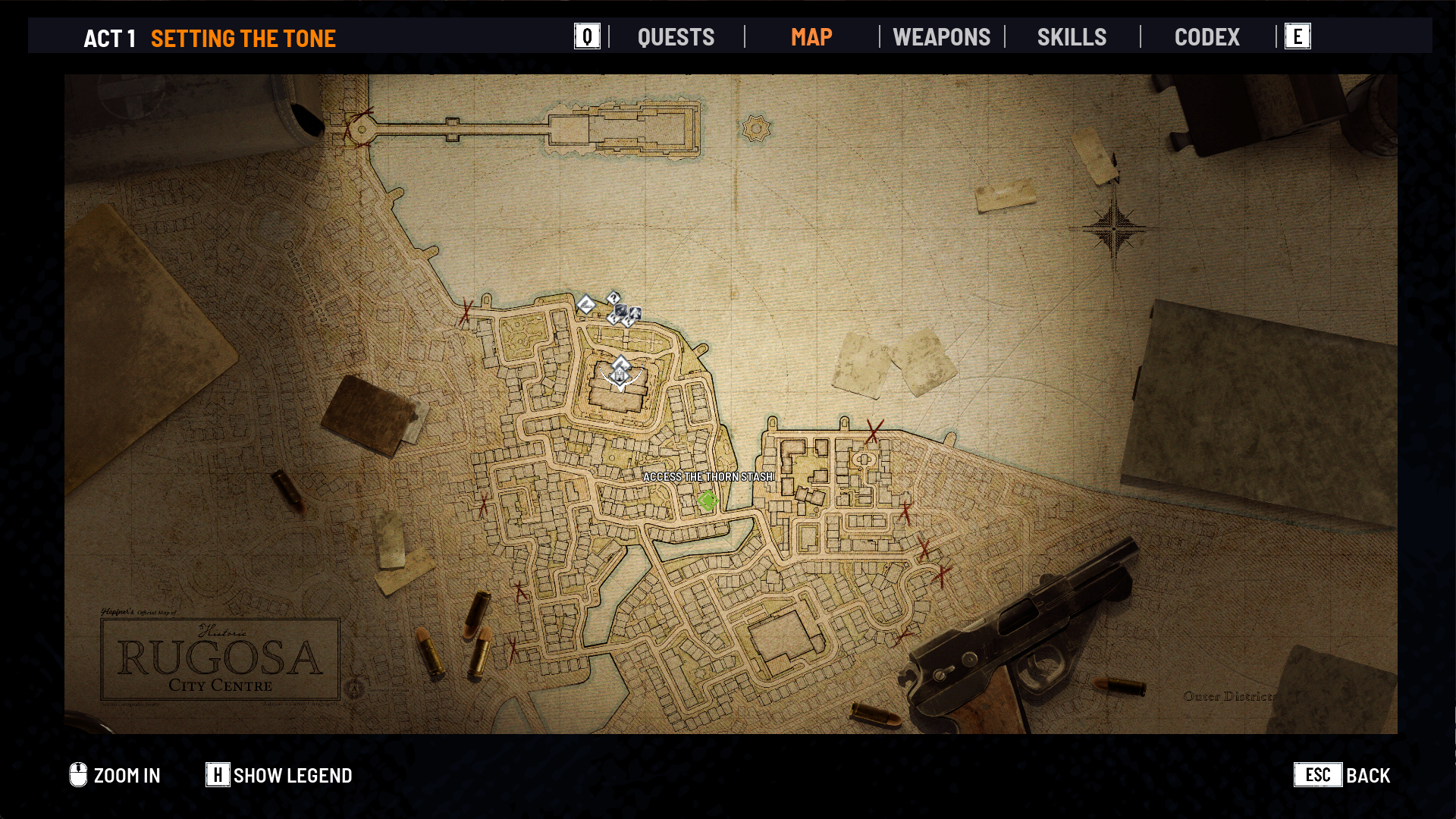
Task: Click the red X mark east of the castle
Action: (872, 432)
